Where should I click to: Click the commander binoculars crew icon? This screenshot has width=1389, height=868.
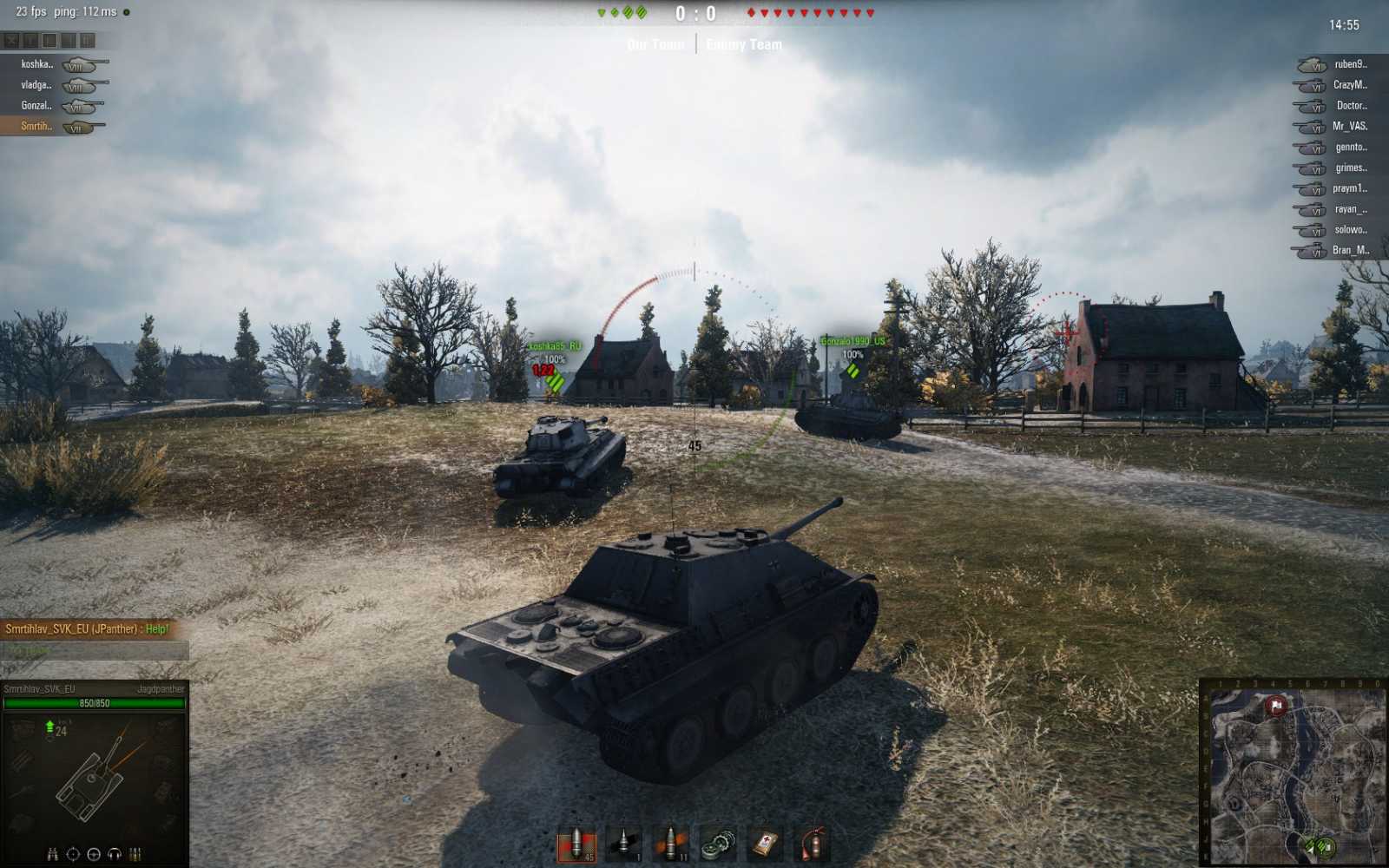pyautogui.click(x=53, y=854)
